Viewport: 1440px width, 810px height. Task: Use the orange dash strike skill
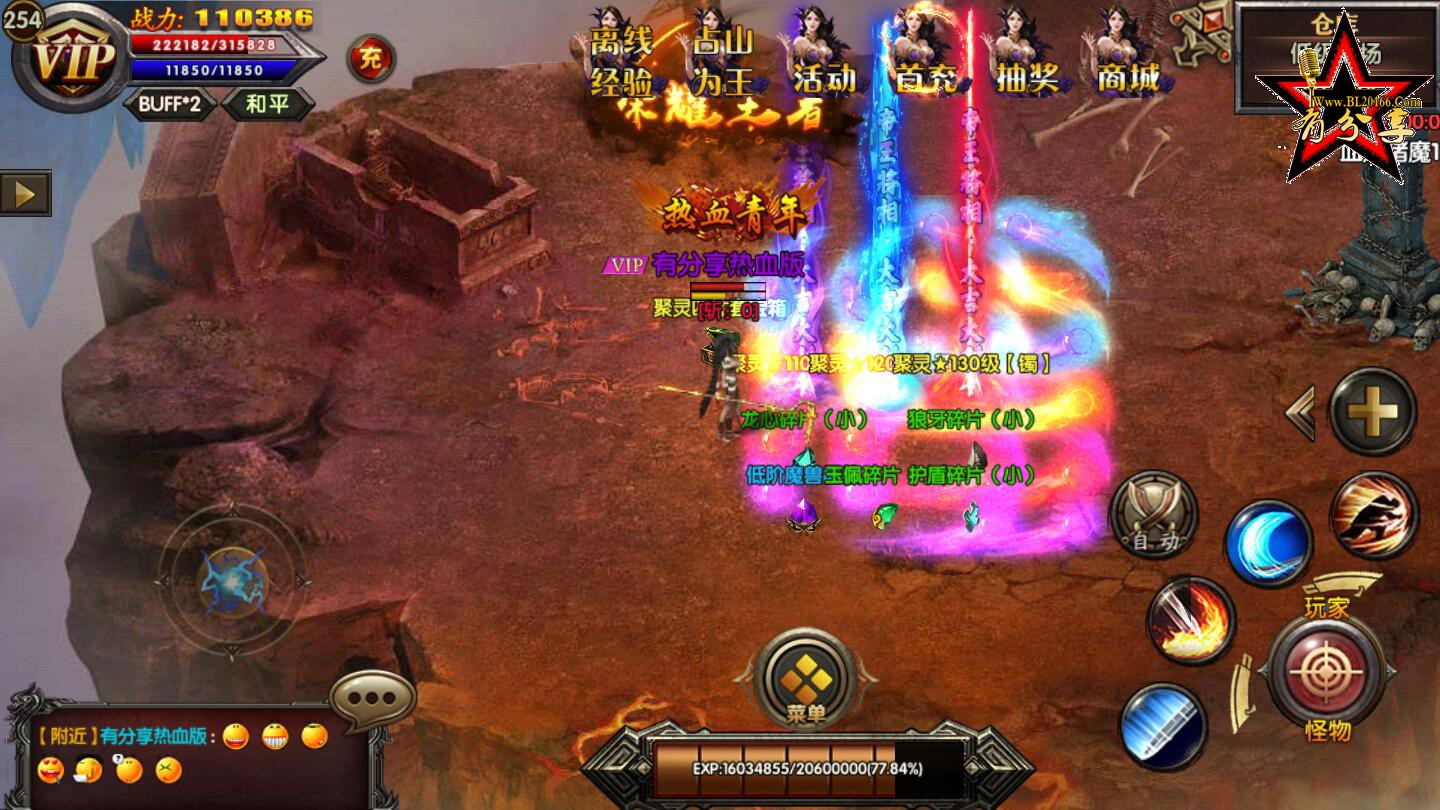(1374, 515)
